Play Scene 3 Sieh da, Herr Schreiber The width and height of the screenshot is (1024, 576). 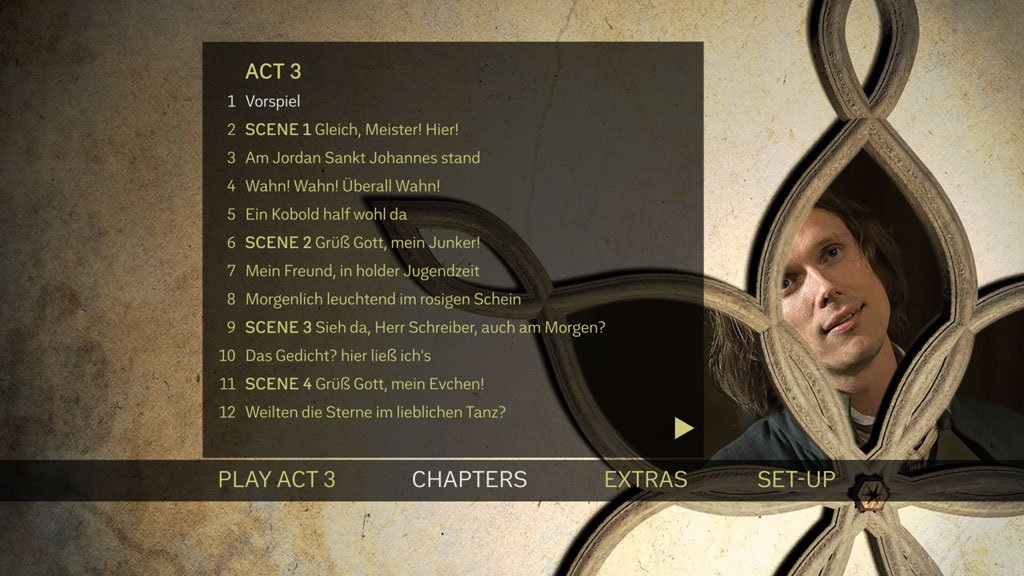(x=425, y=327)
